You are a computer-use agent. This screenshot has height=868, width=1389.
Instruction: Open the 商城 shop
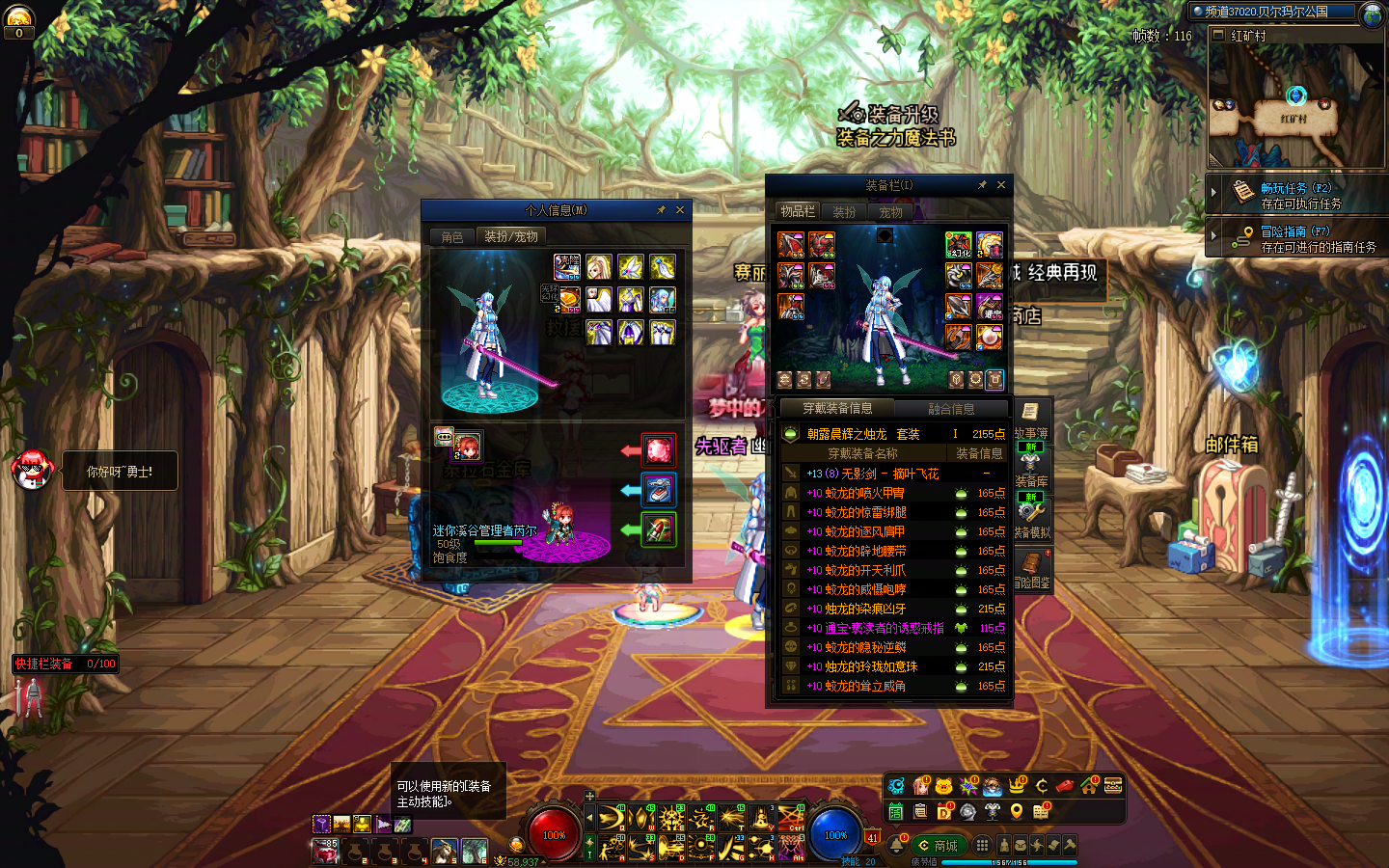click(939, 846)
